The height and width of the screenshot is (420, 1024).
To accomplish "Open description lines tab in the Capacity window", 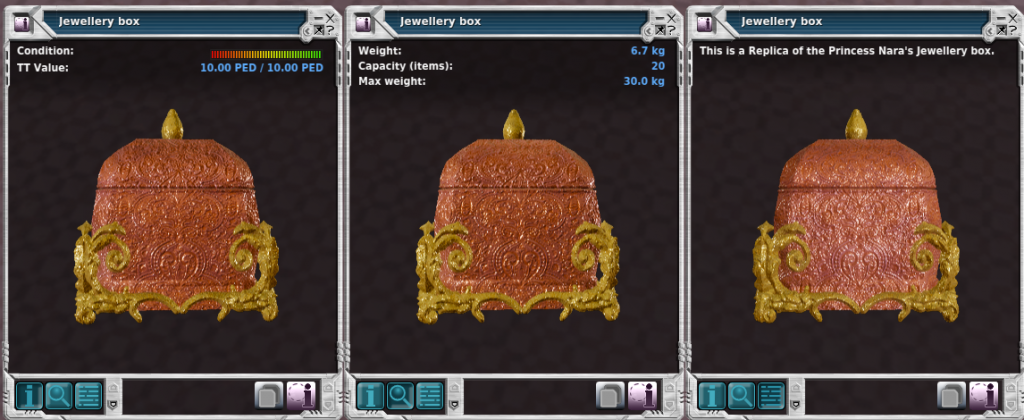I will click(x=429, y=394).
